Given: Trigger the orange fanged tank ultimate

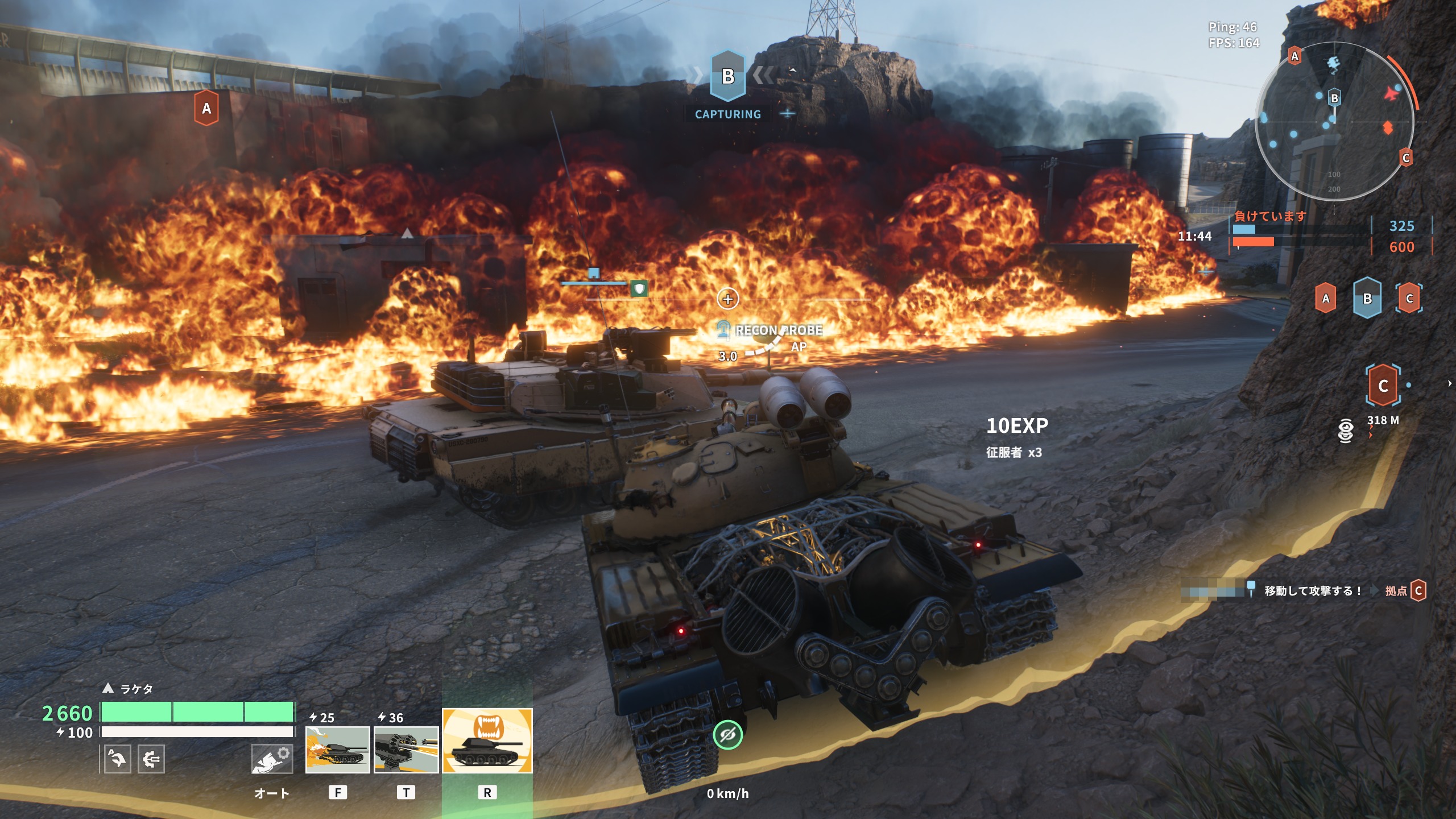Looking at the screenshot, I should [487, 741].
